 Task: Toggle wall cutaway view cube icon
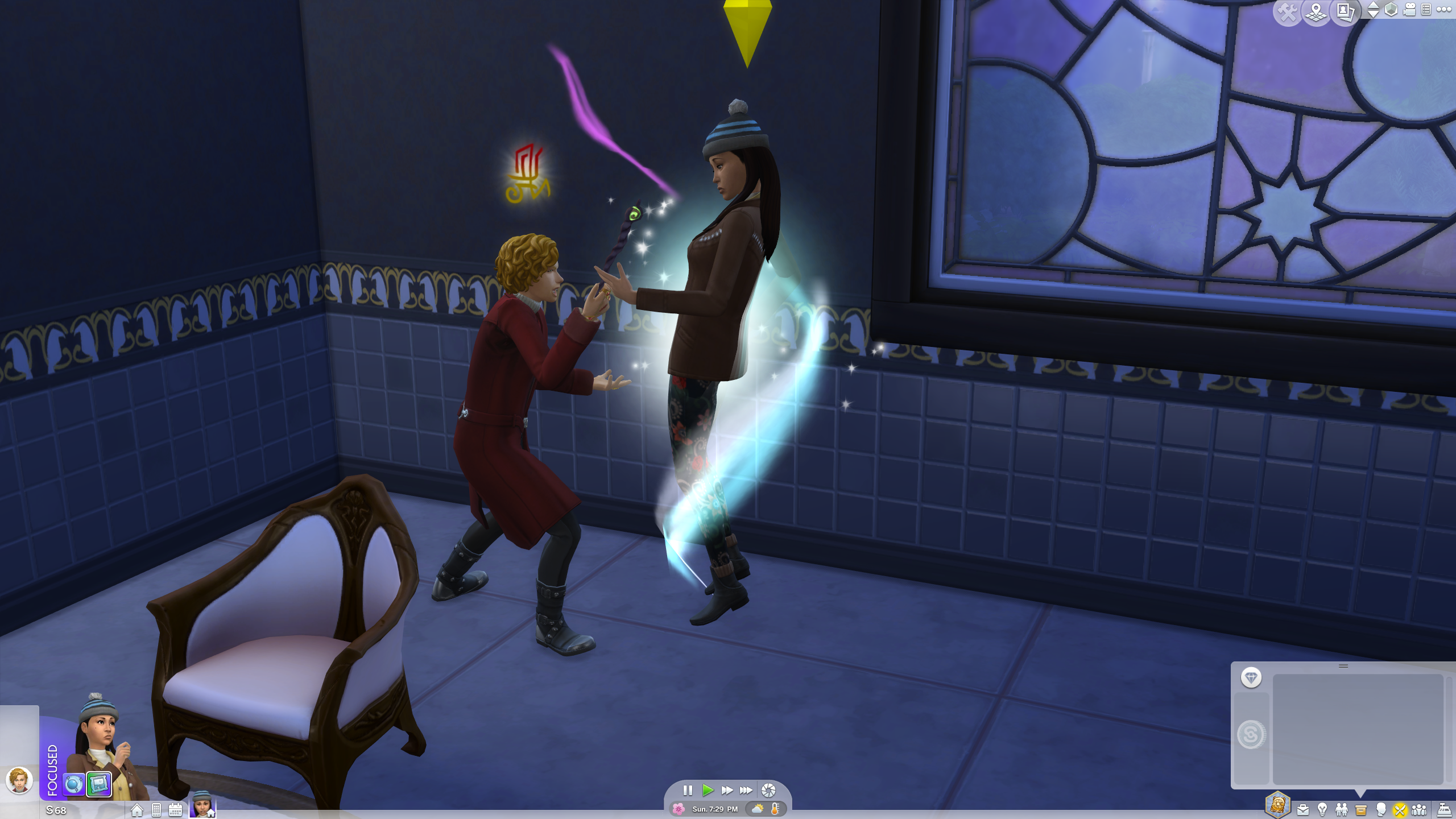[1390, 10]
